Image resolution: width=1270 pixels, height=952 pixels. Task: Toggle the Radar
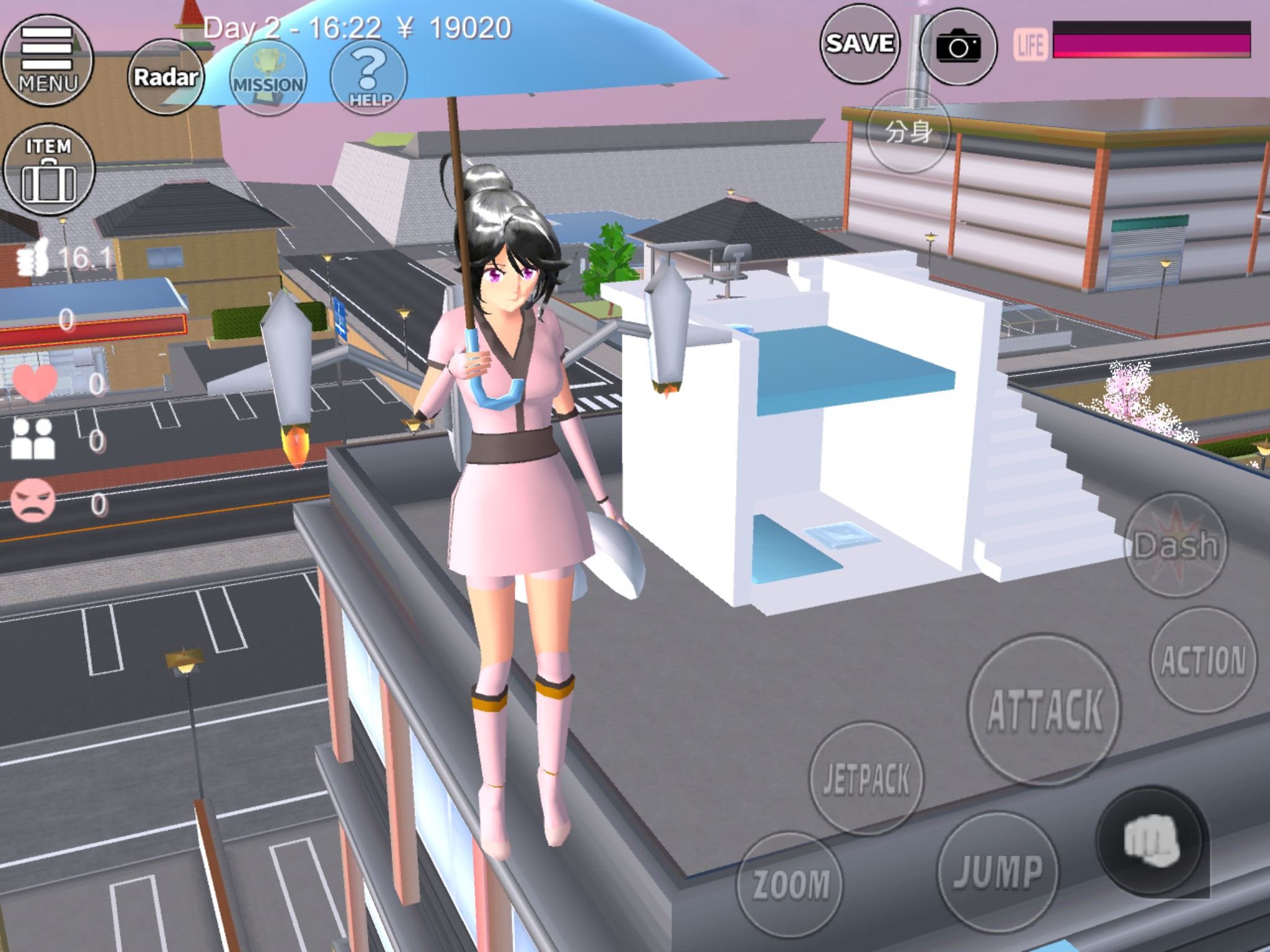[166, 77]
